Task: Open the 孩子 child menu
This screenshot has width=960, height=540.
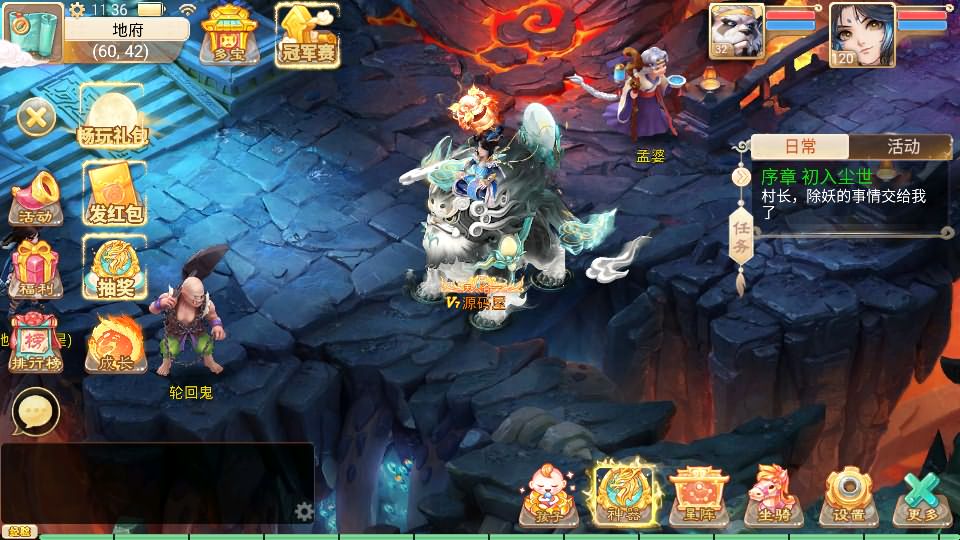Action: coord(549,494)
